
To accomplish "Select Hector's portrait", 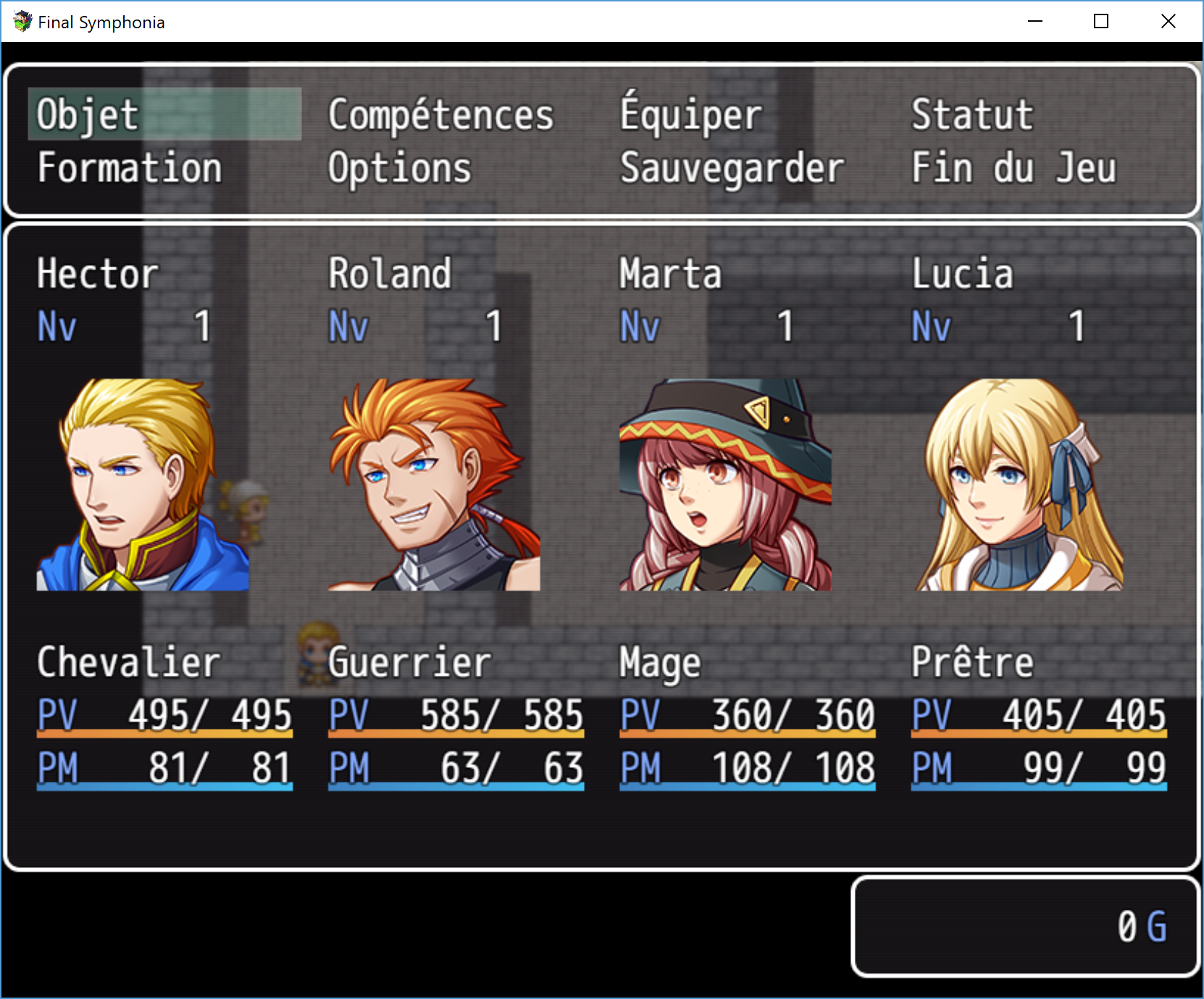I will [143, 484].
